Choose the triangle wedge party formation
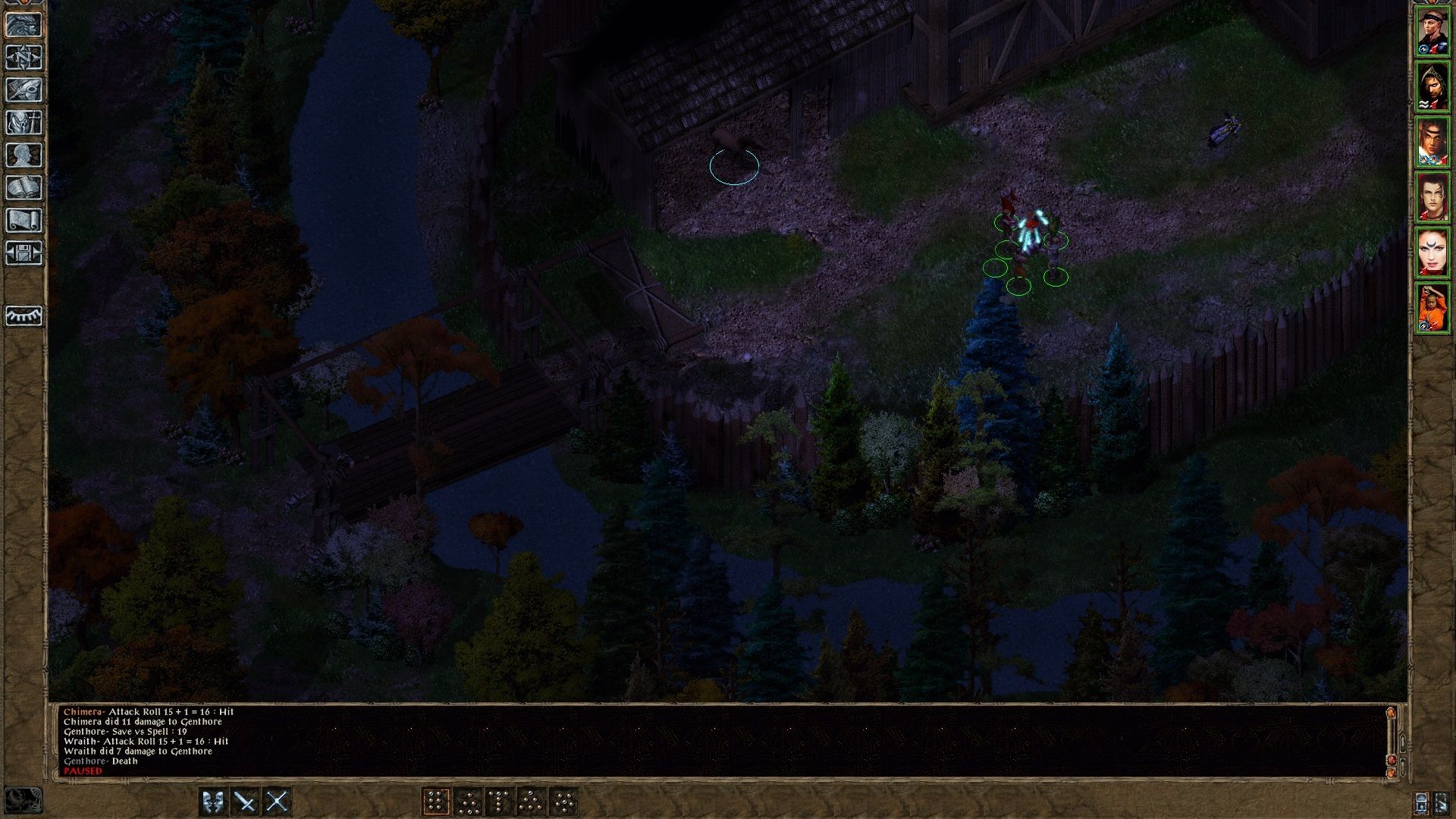This screenshot has height=819, width=1456. coord(532,802)
